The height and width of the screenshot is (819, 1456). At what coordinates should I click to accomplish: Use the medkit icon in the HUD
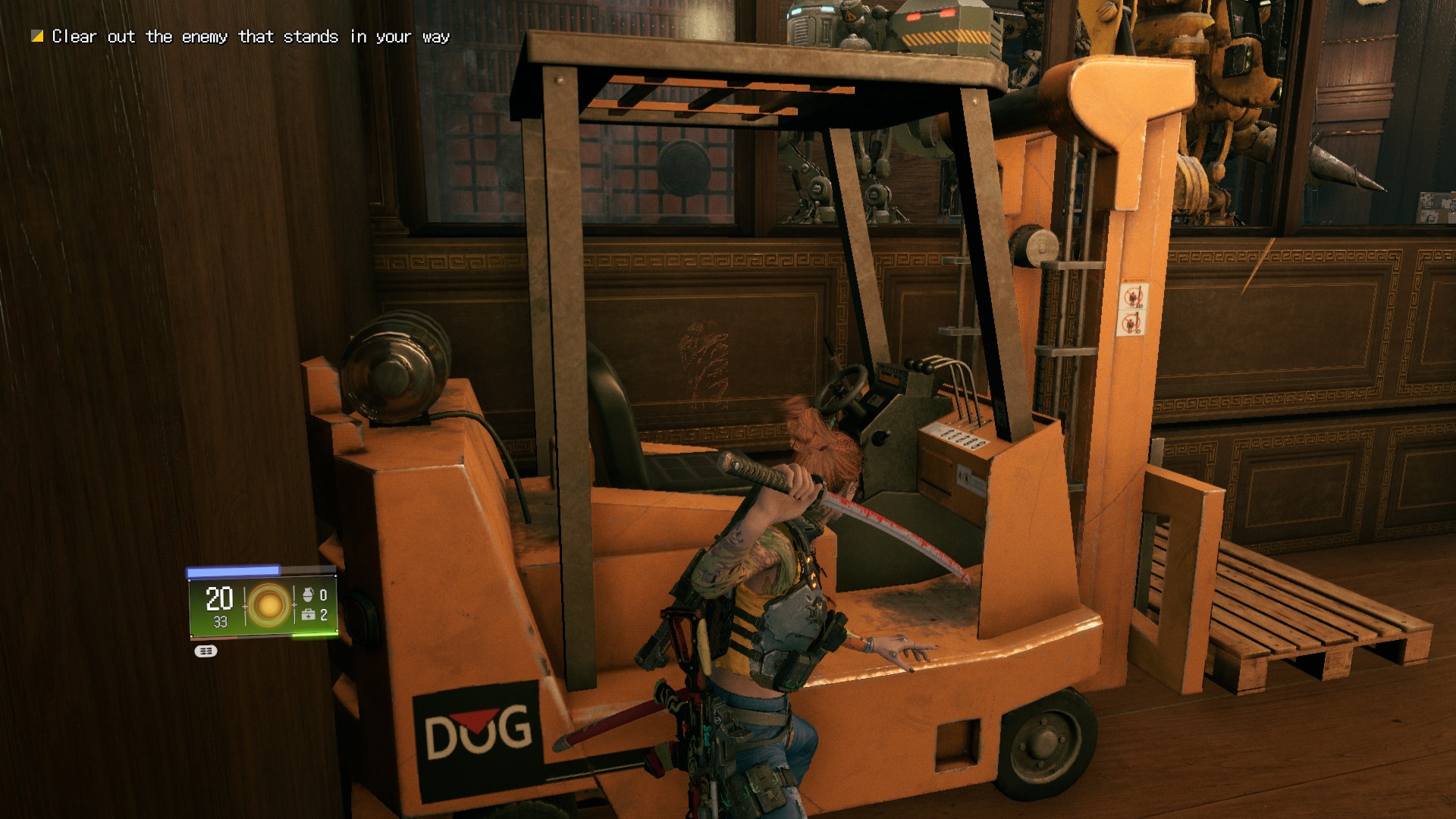pyautogui.click(x=308, y=615)
